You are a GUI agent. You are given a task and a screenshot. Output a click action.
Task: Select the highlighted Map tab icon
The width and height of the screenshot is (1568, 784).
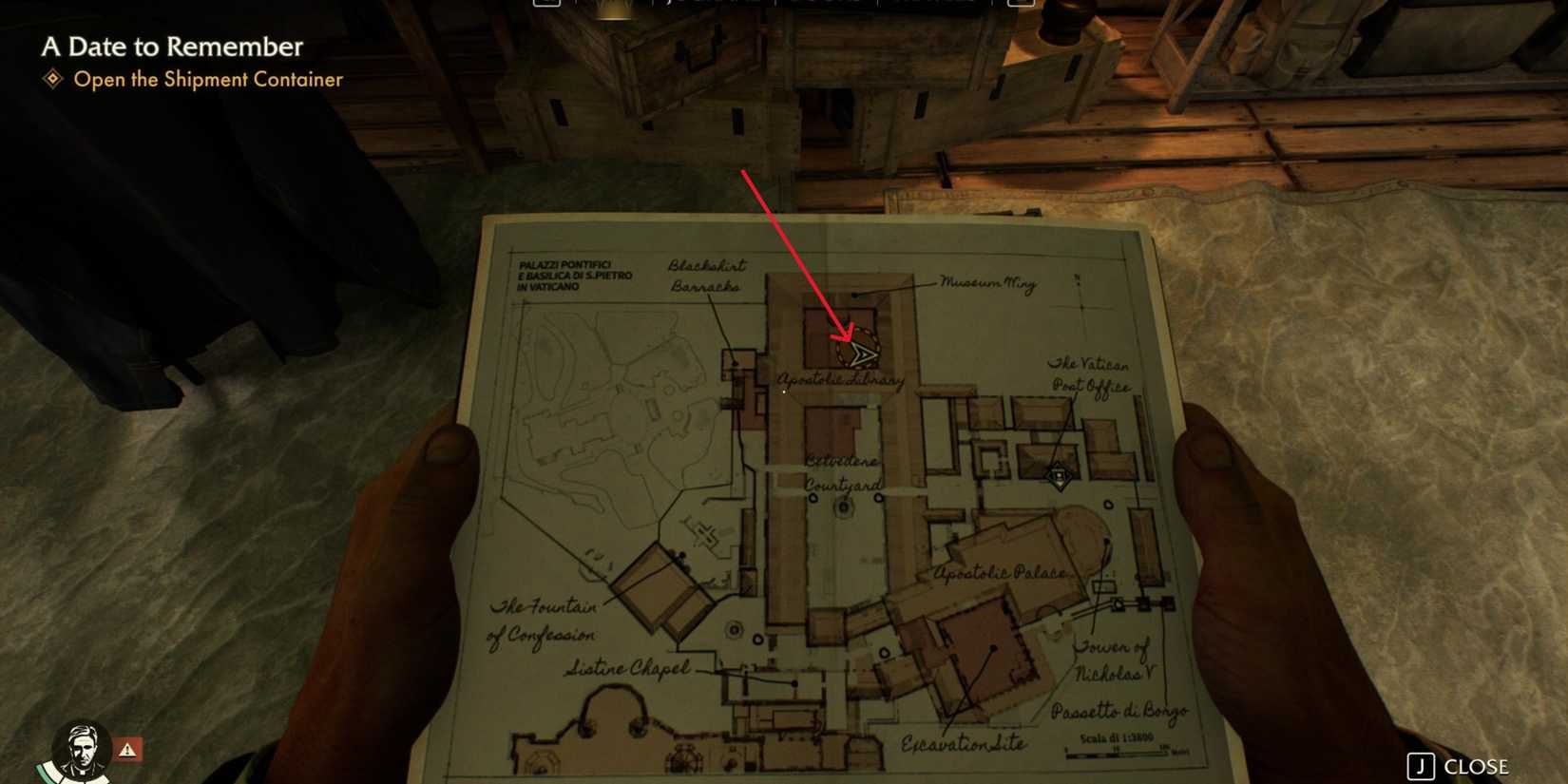[x=612, y=5]
